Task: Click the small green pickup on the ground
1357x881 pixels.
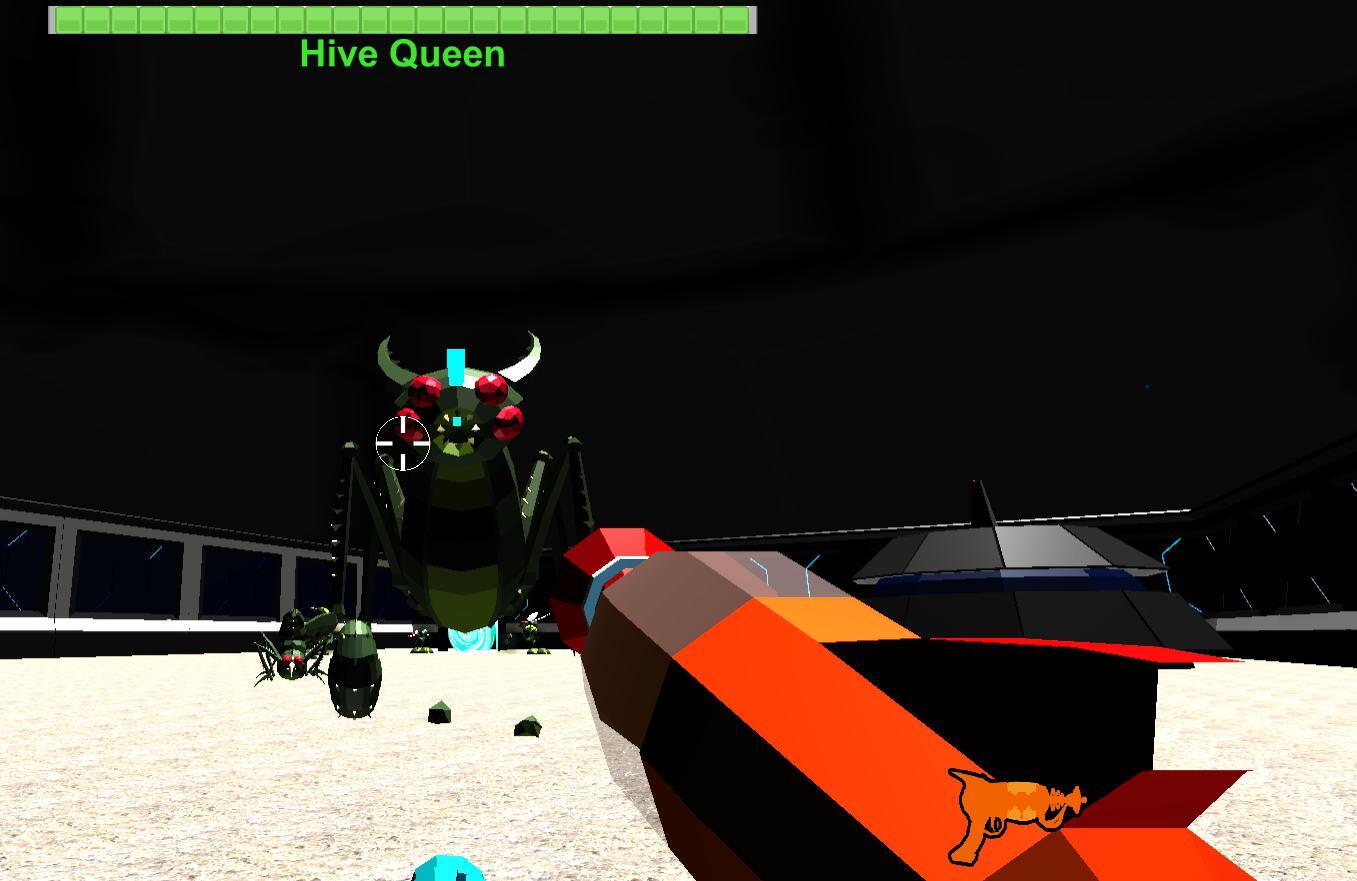Action: point(440,710)
